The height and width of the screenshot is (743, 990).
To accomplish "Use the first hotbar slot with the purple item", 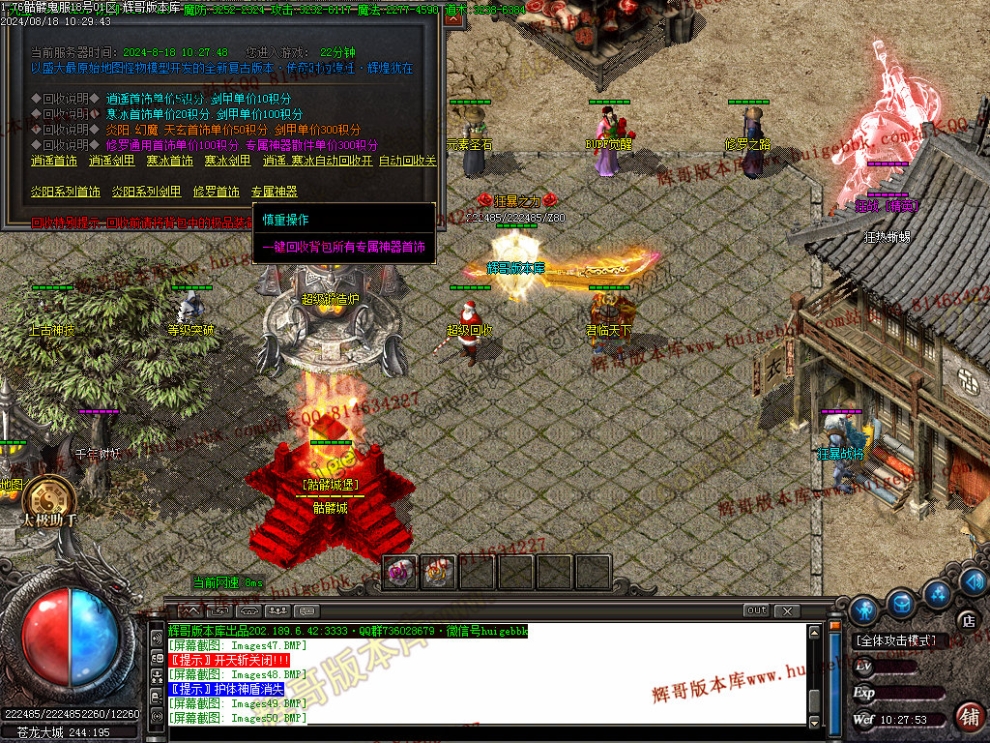I will coord(402,572).
